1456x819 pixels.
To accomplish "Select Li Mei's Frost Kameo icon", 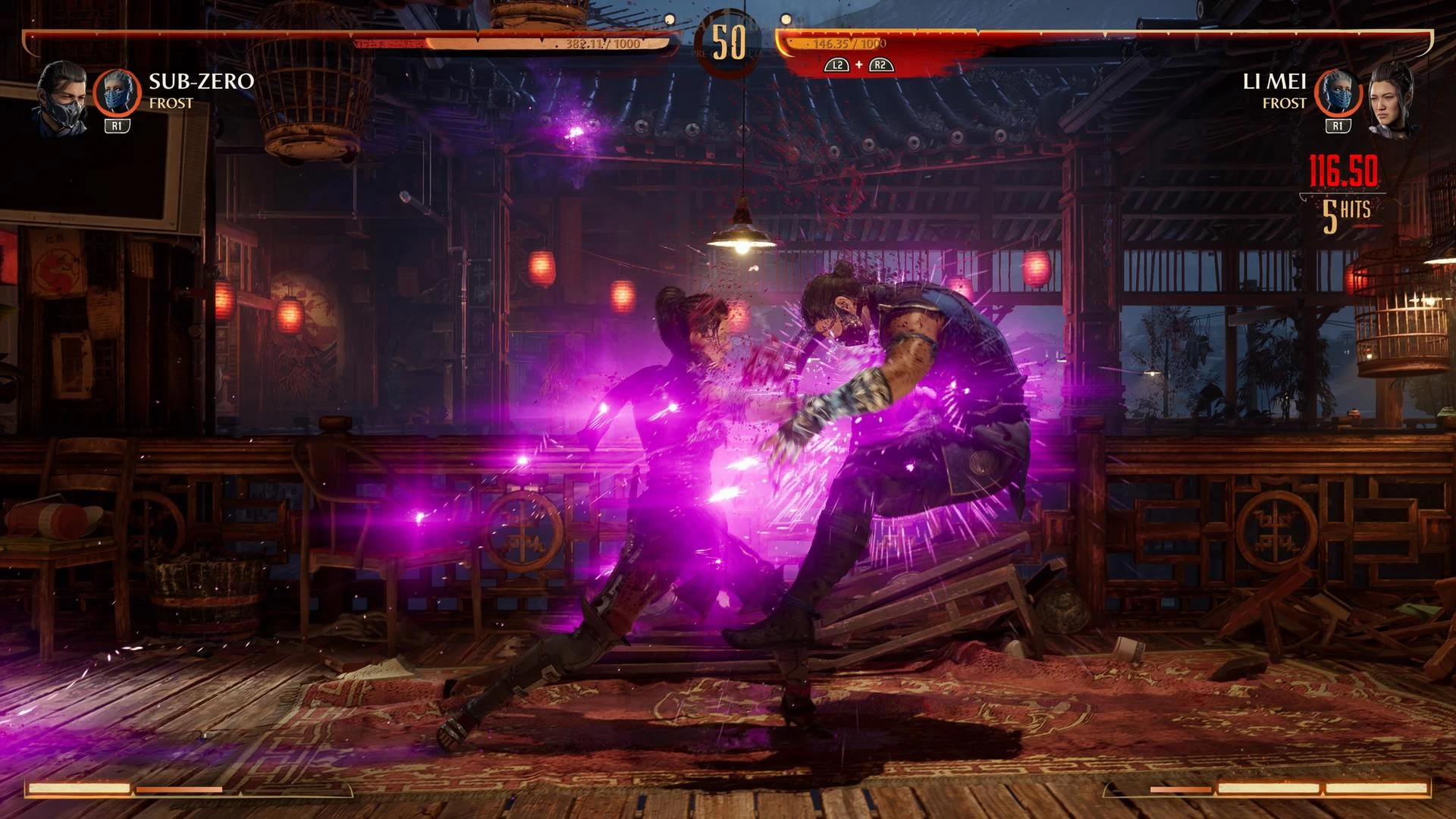I will click(1338, 93).
